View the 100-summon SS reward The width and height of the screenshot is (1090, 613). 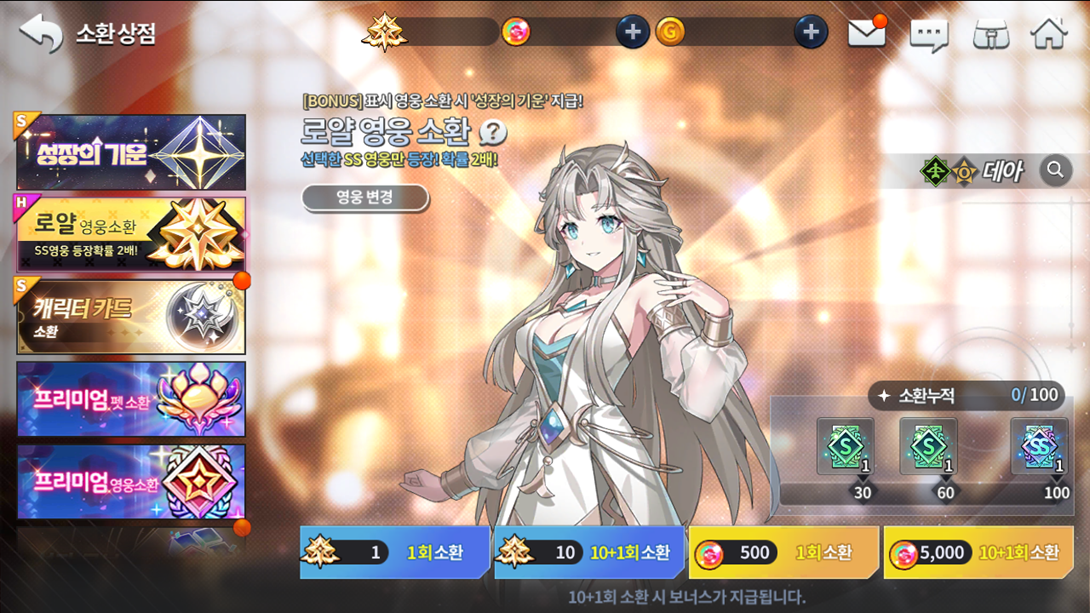click(x=1039, y=447)
